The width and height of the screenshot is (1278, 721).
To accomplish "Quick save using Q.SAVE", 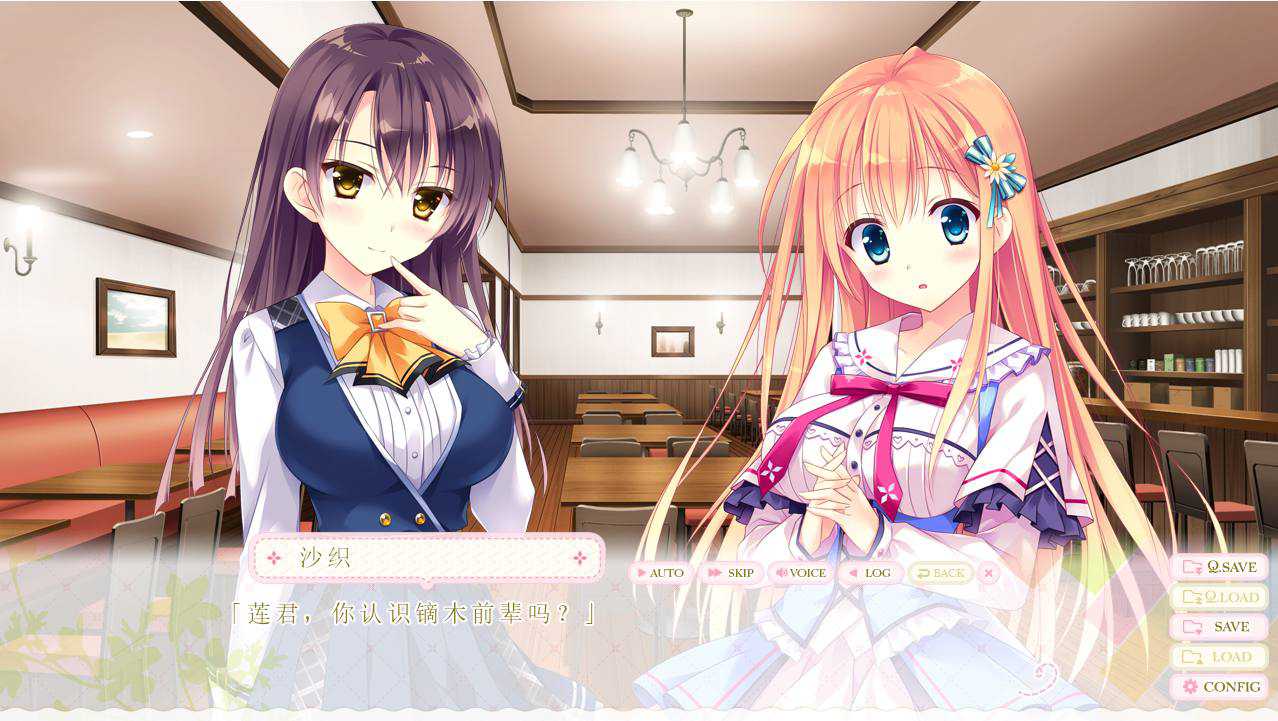I will point(1219,567).
